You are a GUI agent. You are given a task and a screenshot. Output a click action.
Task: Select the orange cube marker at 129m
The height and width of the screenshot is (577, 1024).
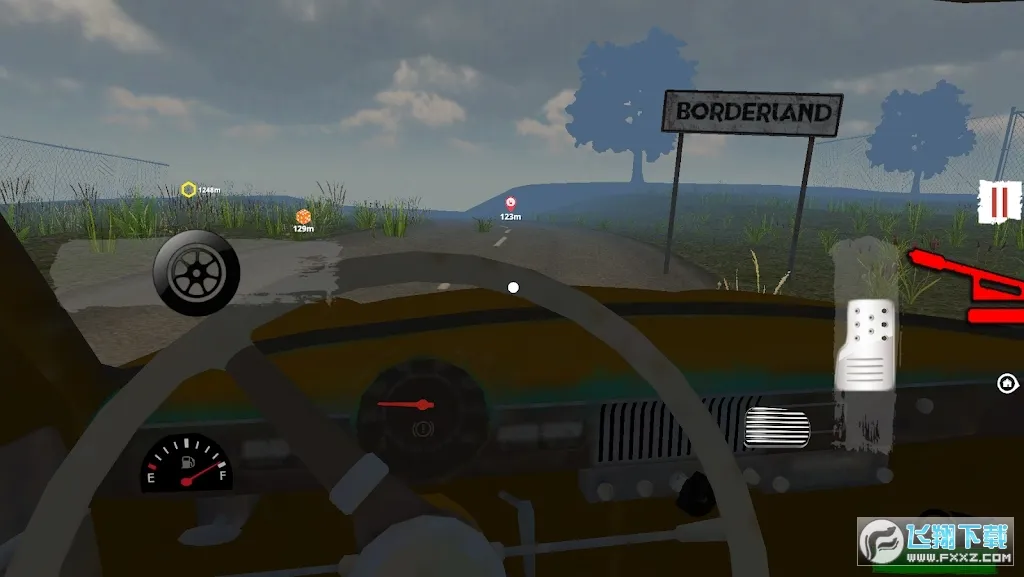303,216
